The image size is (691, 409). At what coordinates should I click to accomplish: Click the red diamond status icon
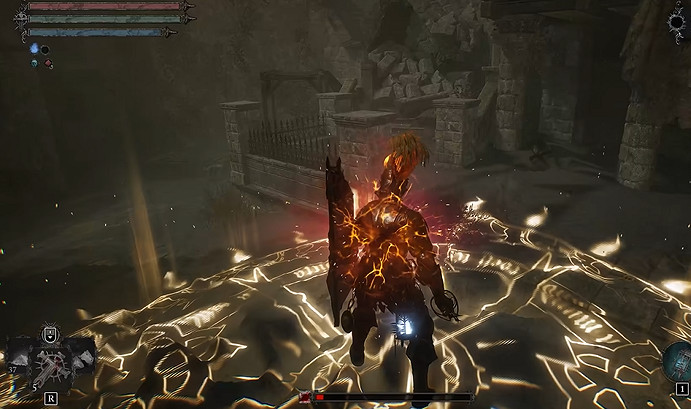(x=49, y=64)
